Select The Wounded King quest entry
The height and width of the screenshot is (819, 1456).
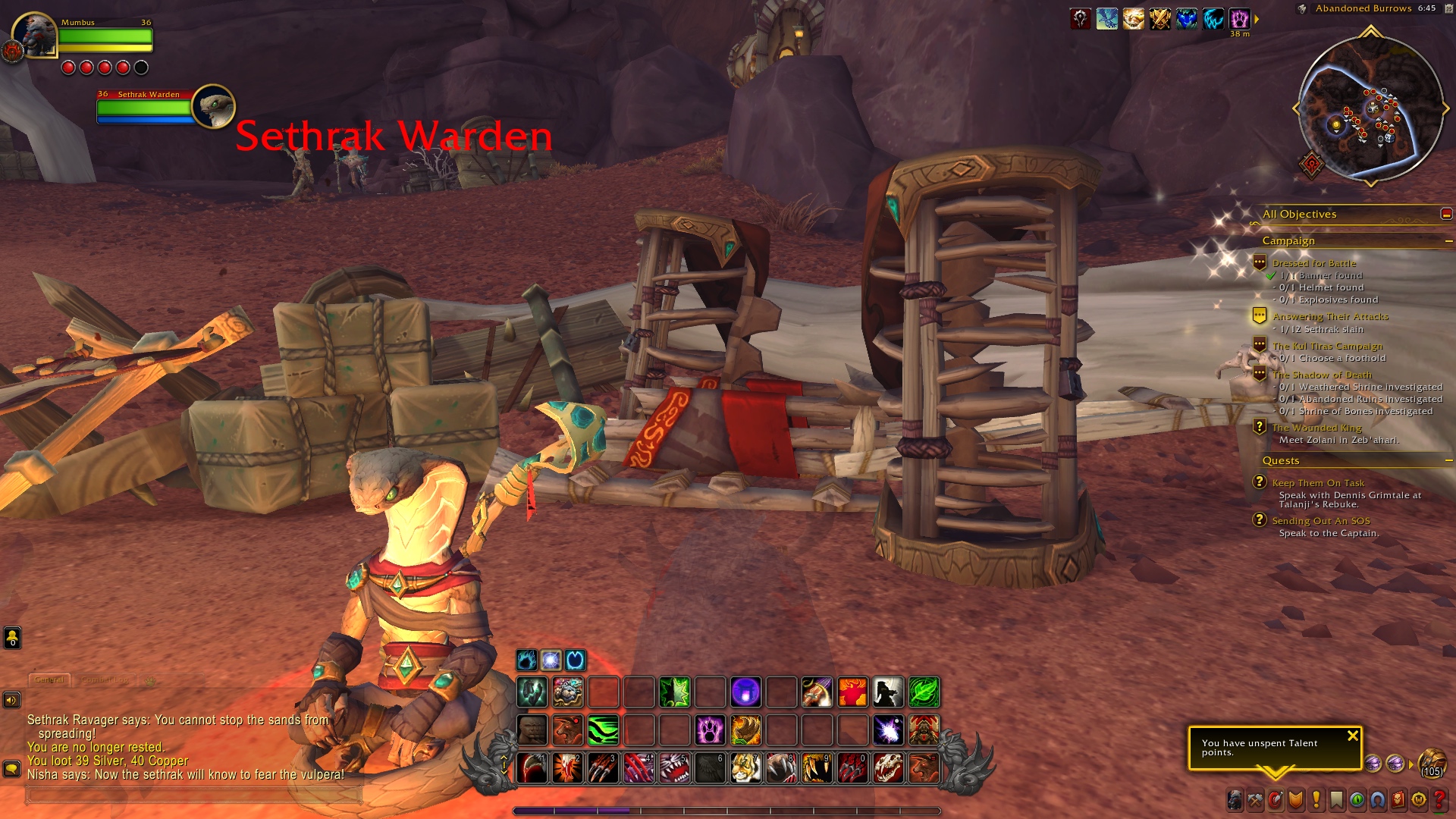point(1316,428)
